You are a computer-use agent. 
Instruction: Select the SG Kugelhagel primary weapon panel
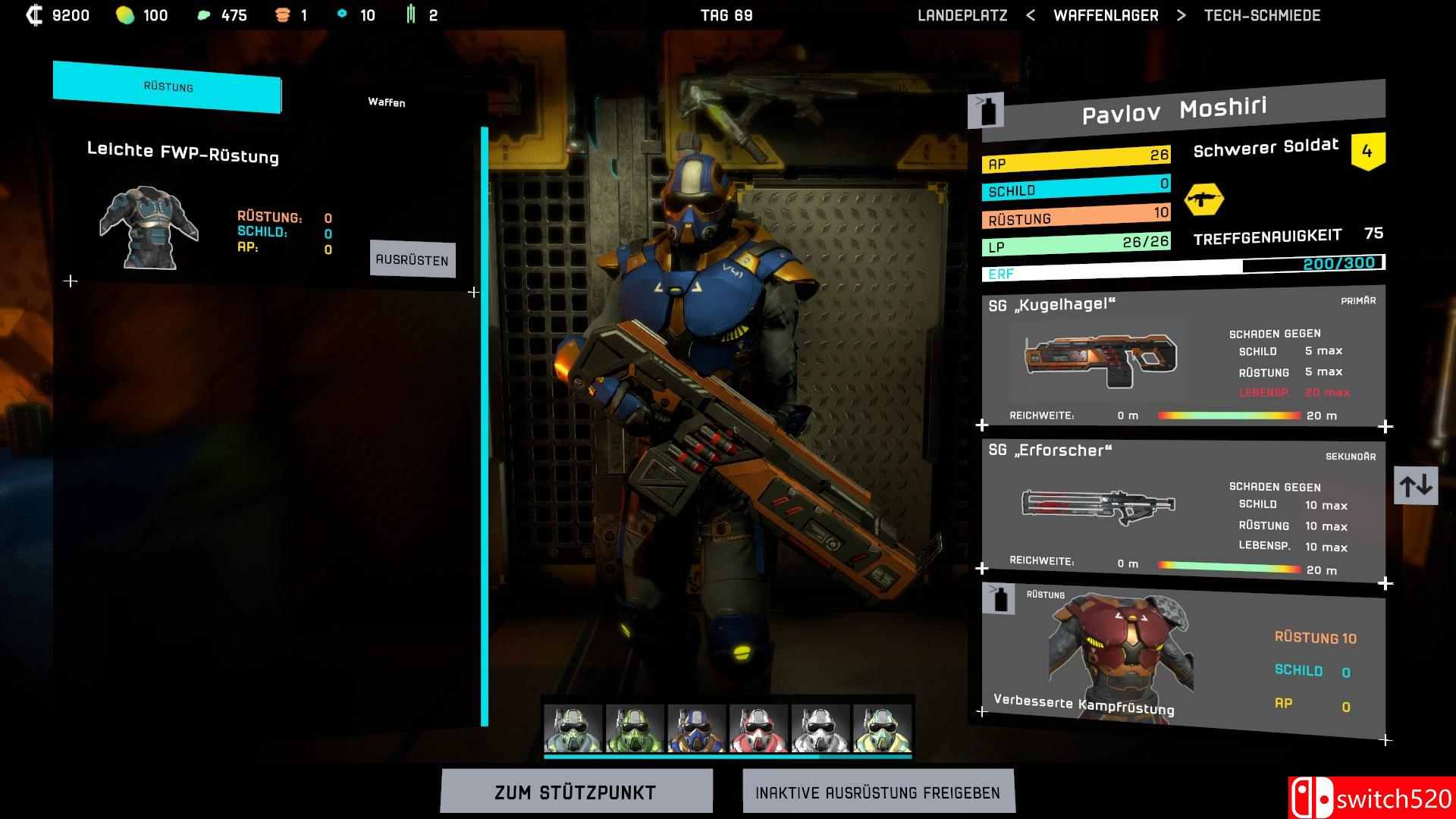(x=1183, y=358)
